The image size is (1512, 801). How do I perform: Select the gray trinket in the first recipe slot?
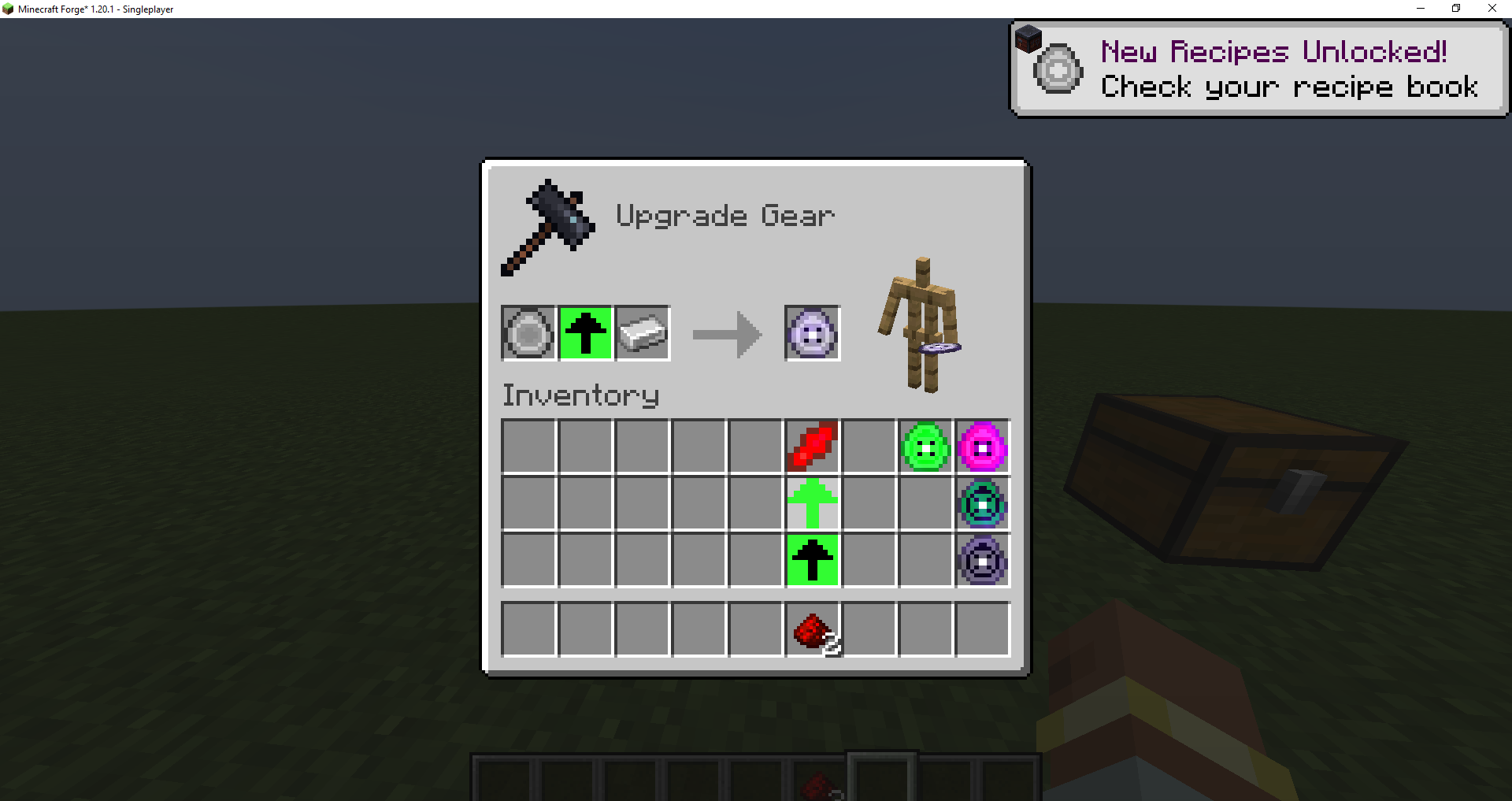[x=527, y=332]
